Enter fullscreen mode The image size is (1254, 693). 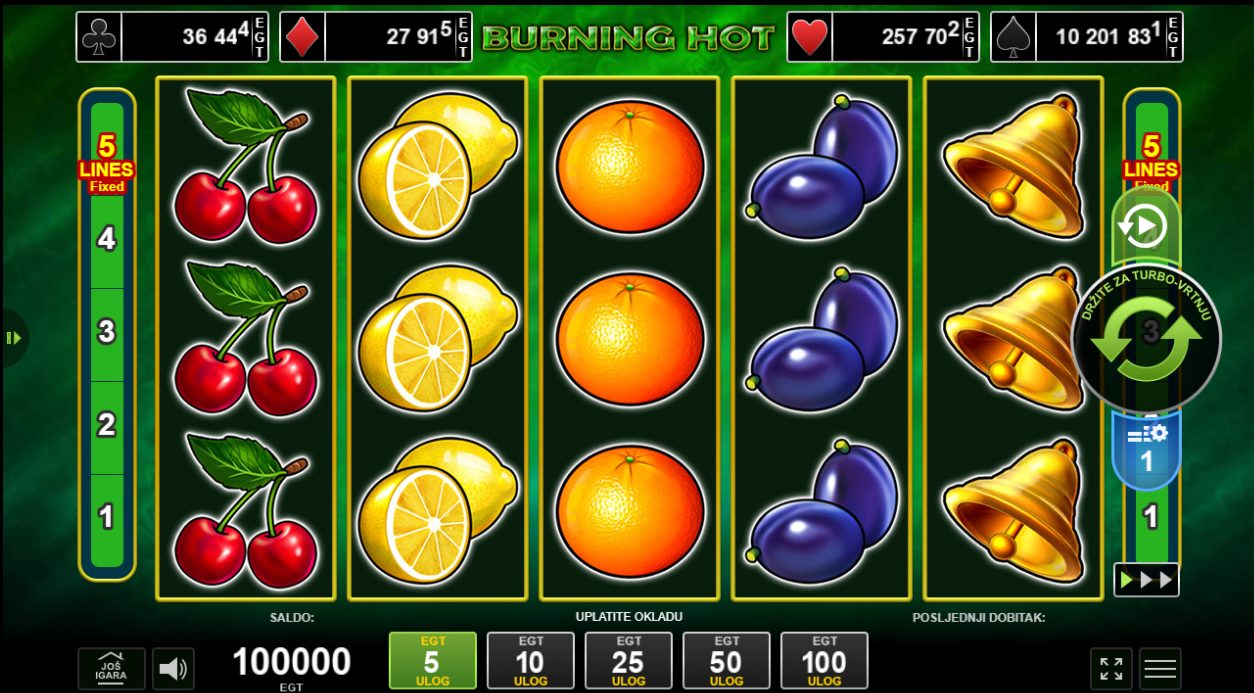pos(1111,669)
